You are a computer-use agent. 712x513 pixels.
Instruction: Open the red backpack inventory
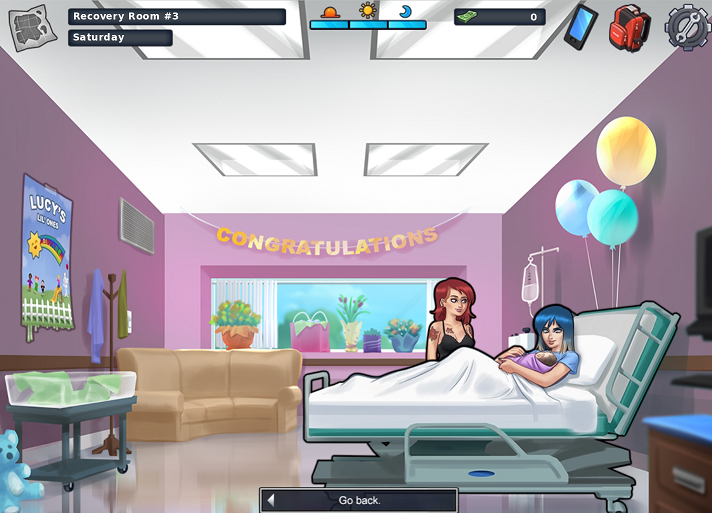(630, 27)
